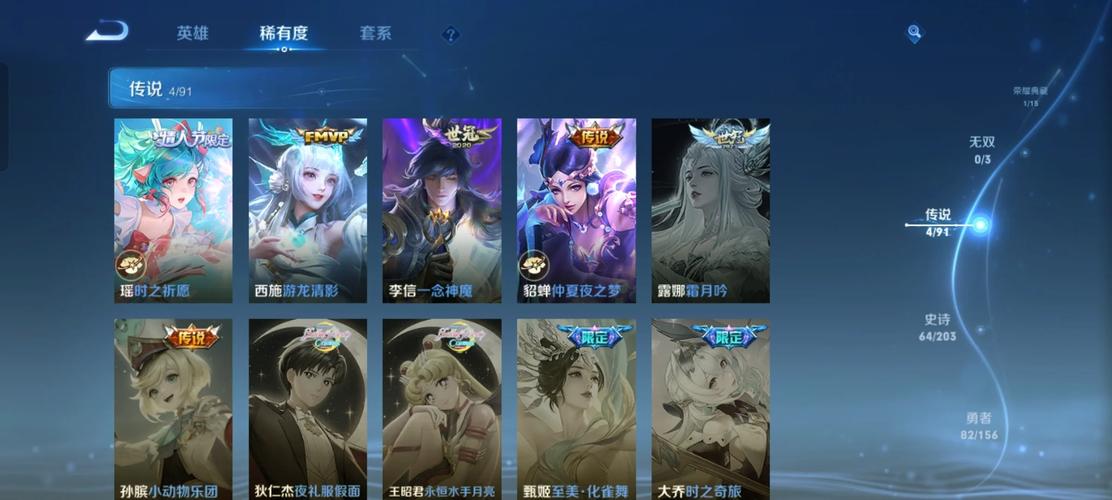Choose the 王昭君 永恒水手月亮 skin card
1112x500 pixels.
(441, 409)
